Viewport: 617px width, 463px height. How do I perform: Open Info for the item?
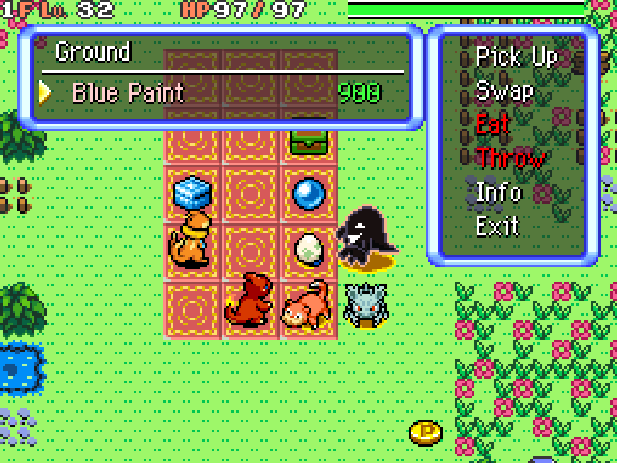click(498, 191)
